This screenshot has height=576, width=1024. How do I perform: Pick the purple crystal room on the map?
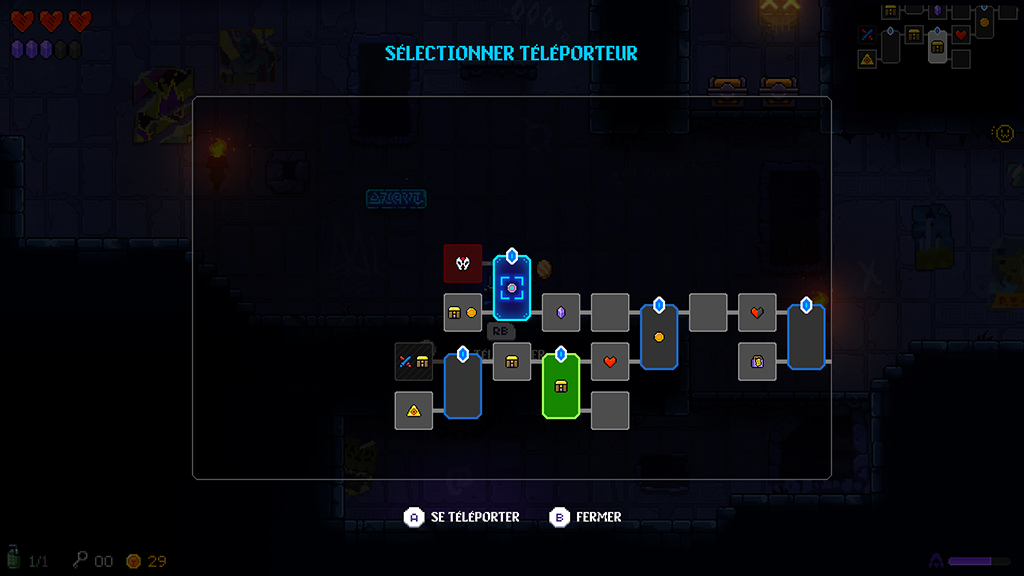click(561, 313)
